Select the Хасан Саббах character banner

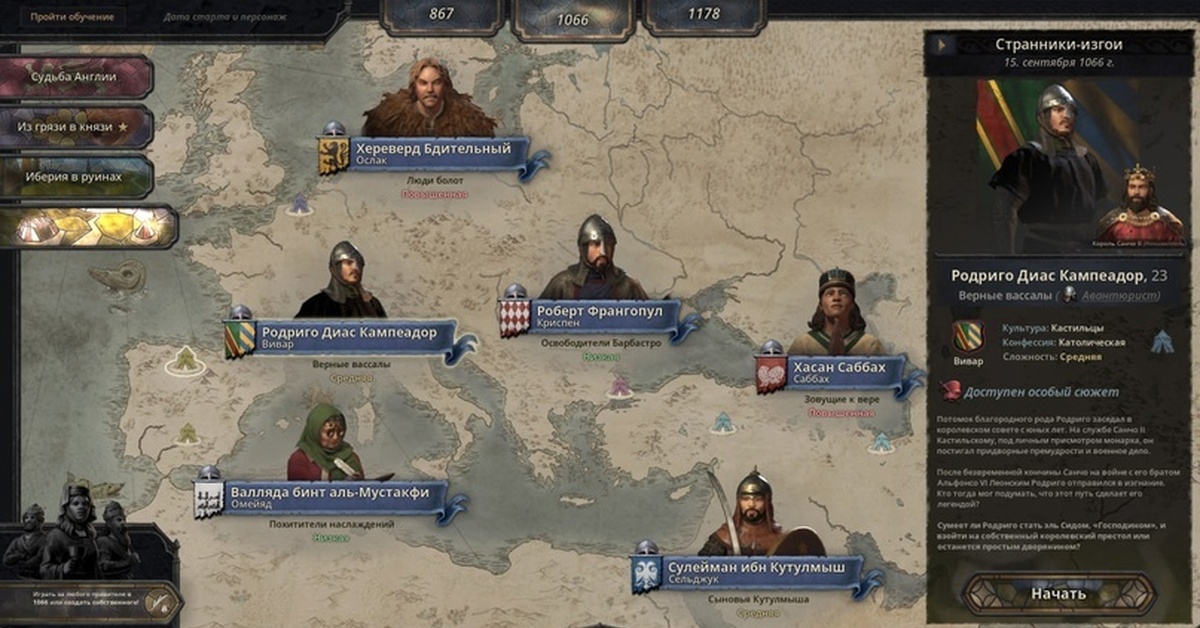click(838, 373)
